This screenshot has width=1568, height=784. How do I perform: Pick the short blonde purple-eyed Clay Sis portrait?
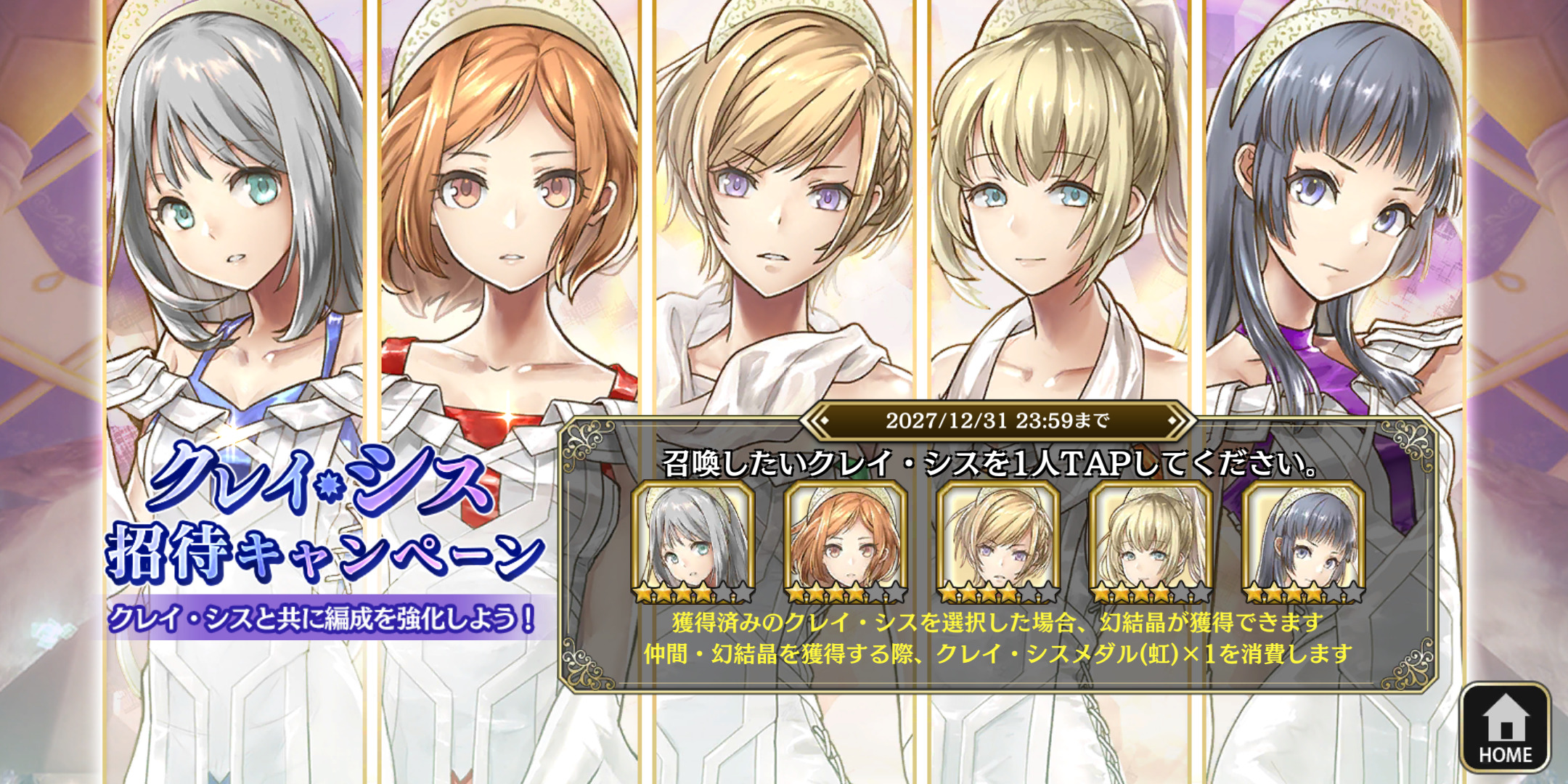point(998,542)
